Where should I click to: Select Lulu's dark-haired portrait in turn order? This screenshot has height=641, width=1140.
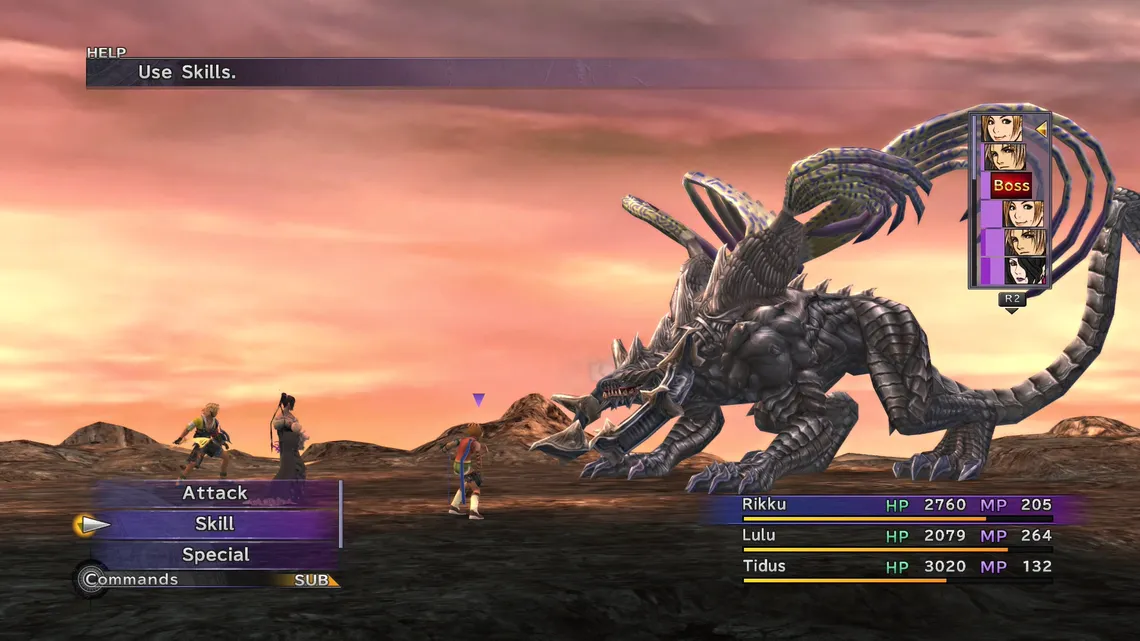coord(1025,271)
